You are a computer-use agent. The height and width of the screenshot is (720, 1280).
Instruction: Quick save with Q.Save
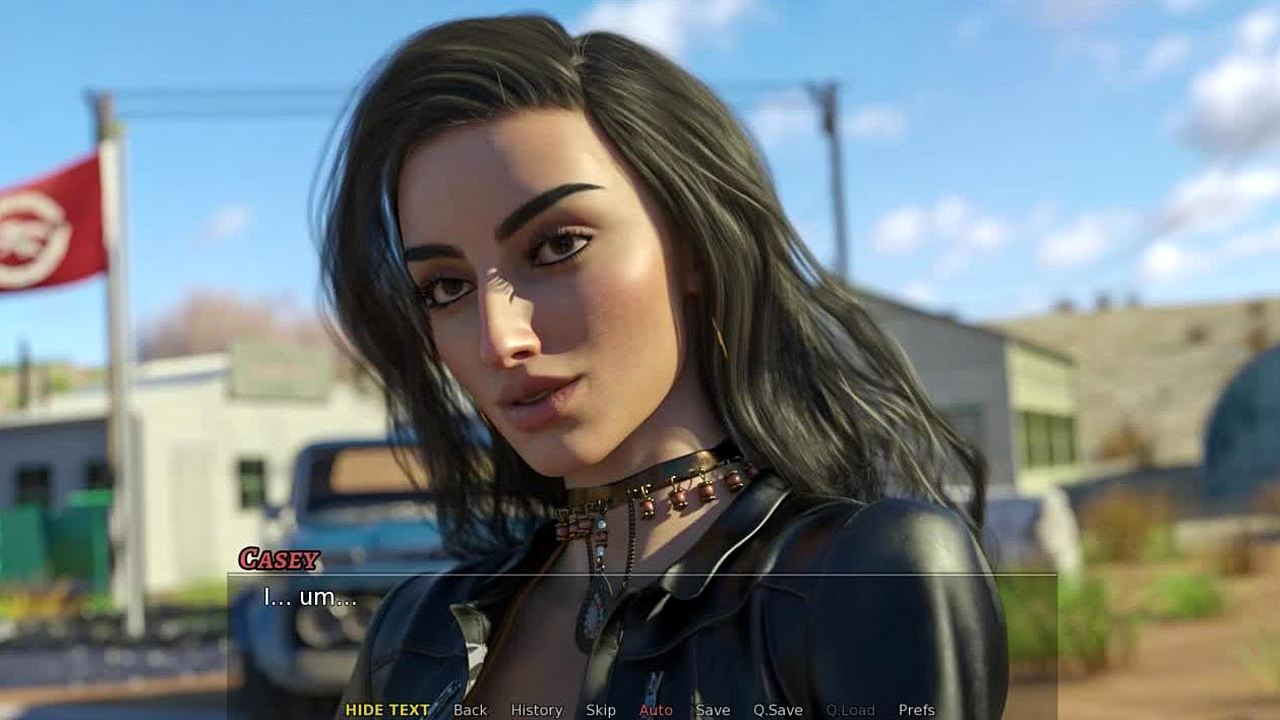coord(778,710)
